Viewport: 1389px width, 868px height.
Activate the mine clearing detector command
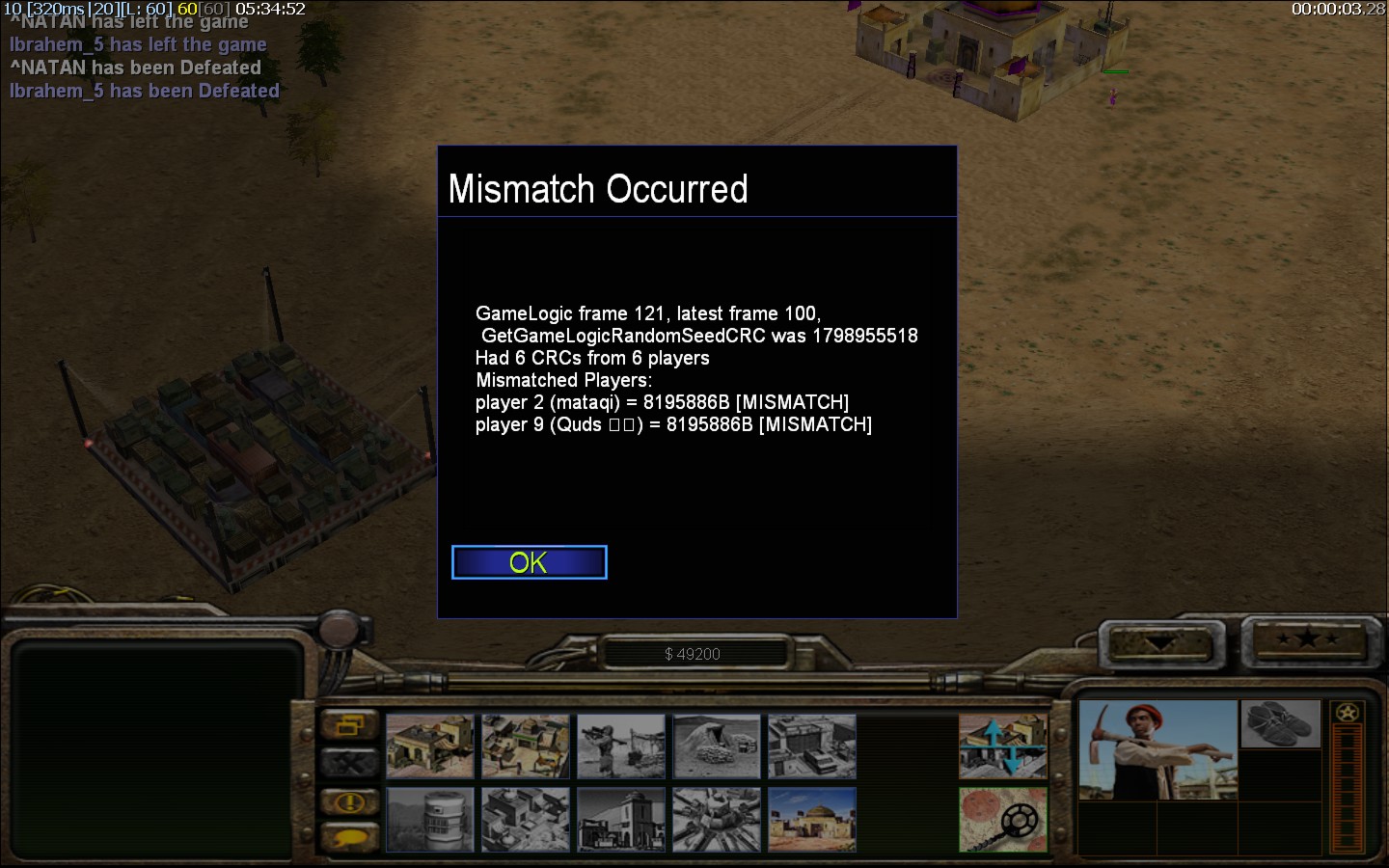click(1003, 819)
